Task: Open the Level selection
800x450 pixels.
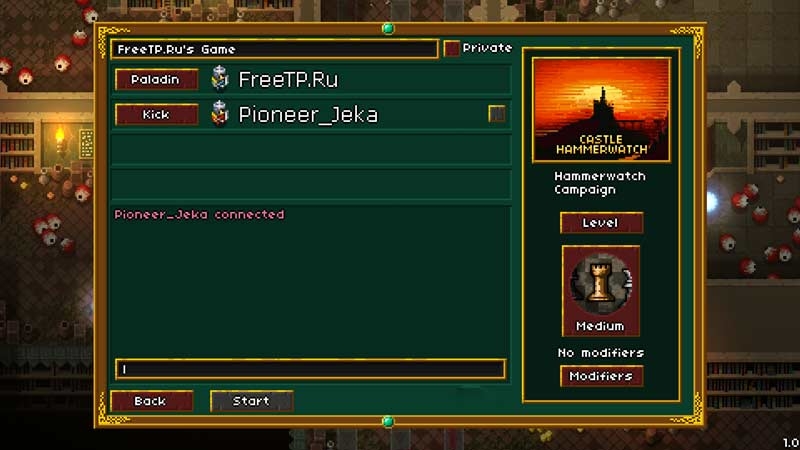Action: click(600, 223)
